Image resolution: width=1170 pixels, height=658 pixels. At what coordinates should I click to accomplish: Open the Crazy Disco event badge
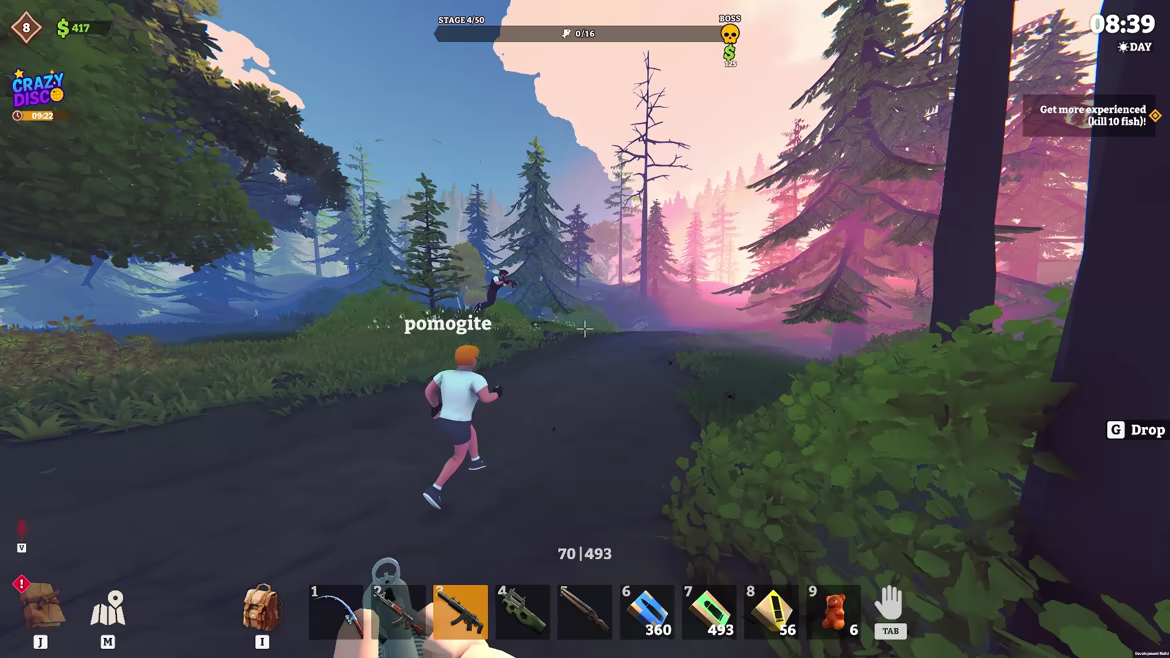[38, 91]
